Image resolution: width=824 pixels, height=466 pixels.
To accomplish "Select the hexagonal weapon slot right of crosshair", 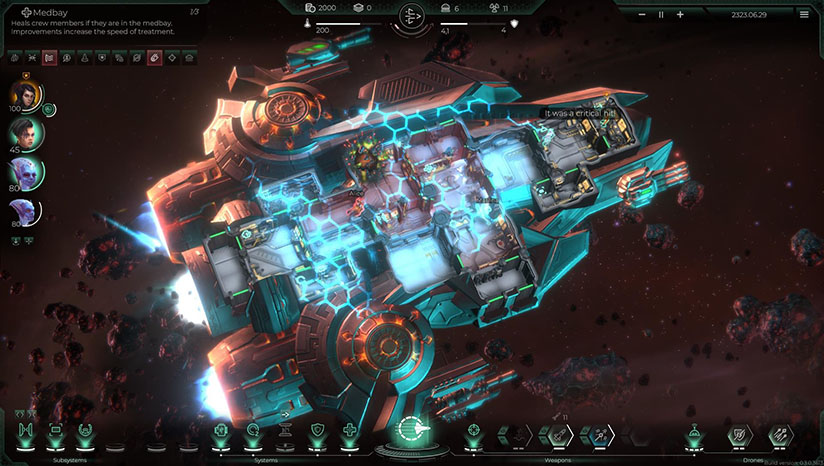I will [516, 434].
